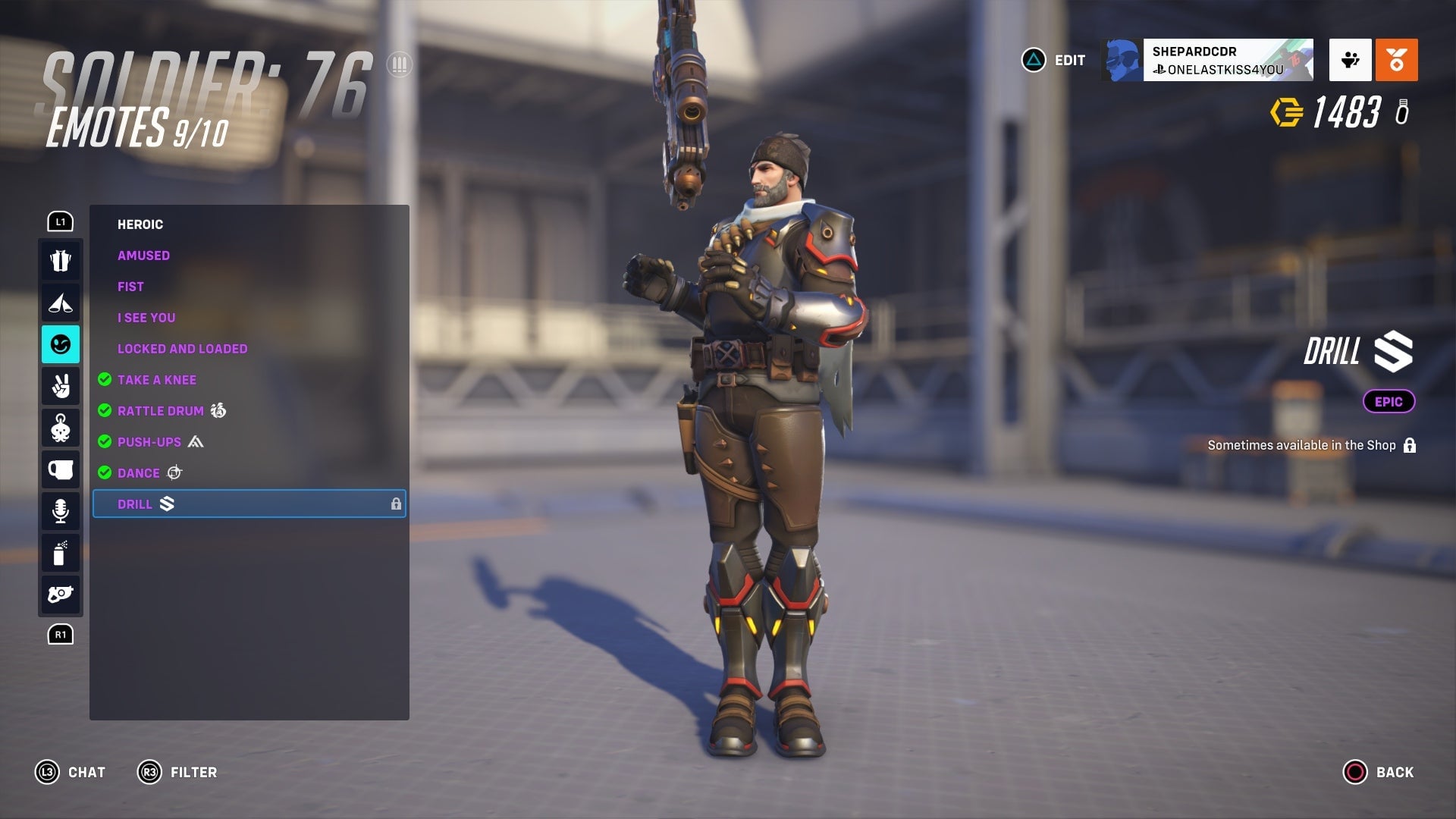
Task: Select the Skins category in the sidebar
Action: [61, 260]
